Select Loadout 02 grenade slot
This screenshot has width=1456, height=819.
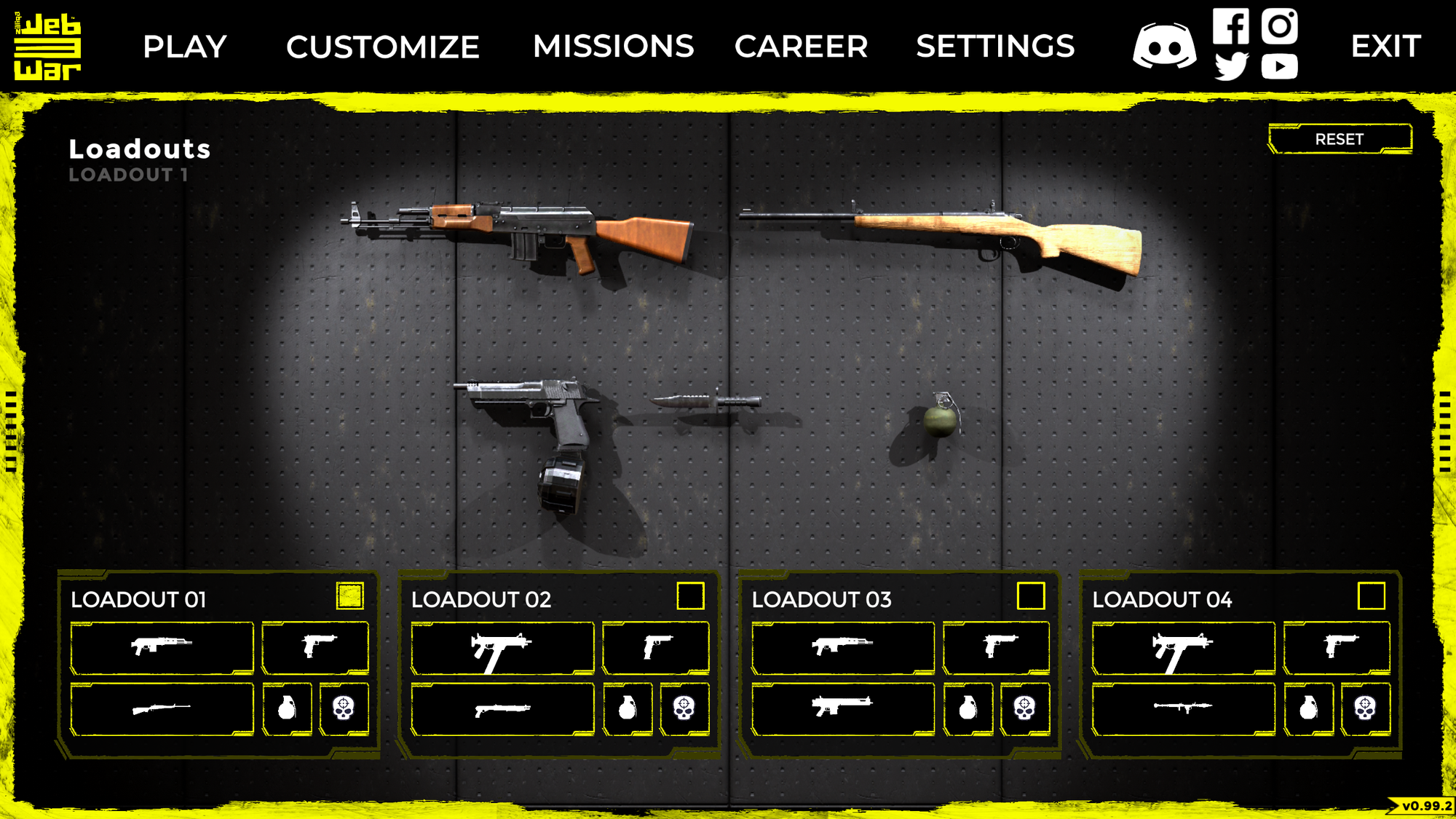[628, 708]
